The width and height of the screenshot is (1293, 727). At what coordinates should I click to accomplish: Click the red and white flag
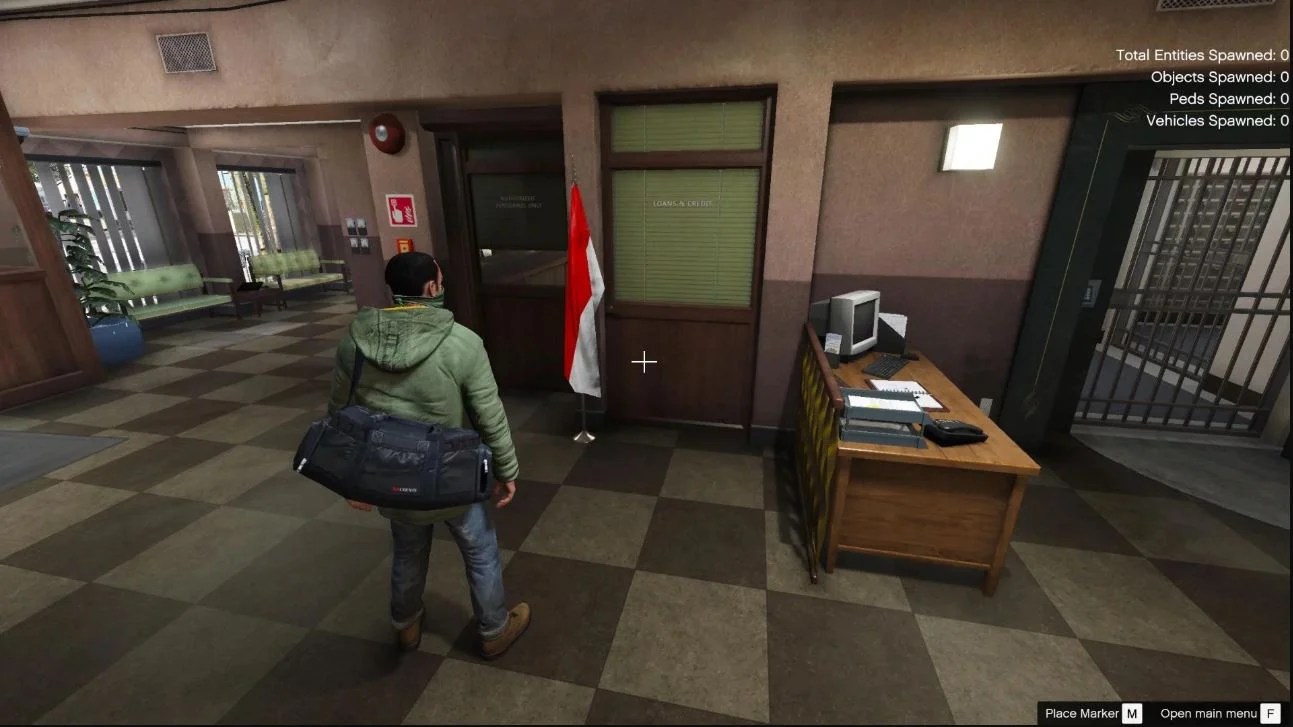click(x=585, y=290)
